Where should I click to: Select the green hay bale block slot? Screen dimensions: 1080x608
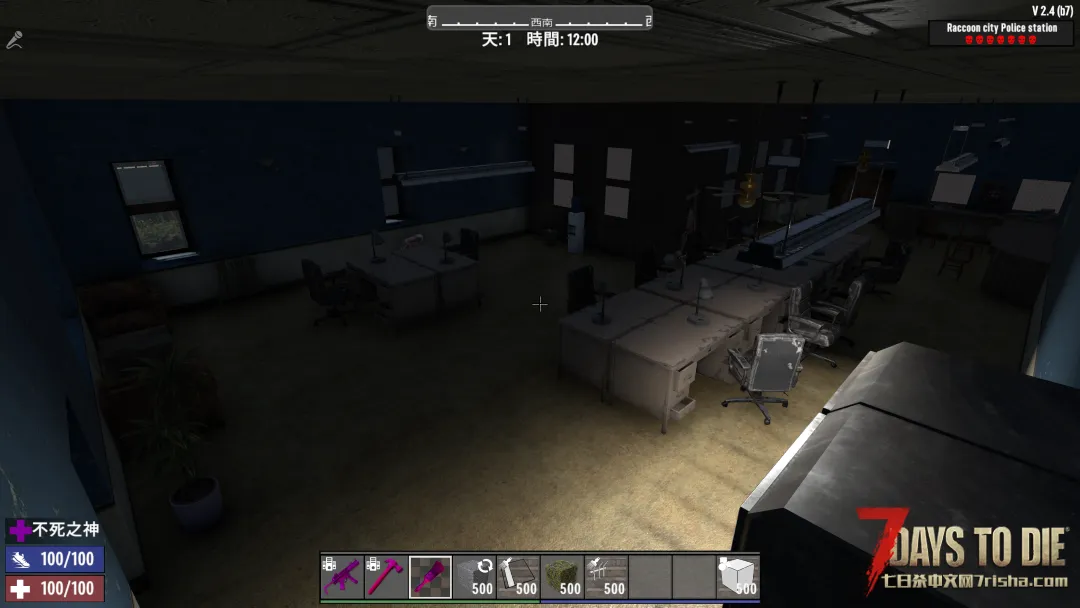(563, 577)
